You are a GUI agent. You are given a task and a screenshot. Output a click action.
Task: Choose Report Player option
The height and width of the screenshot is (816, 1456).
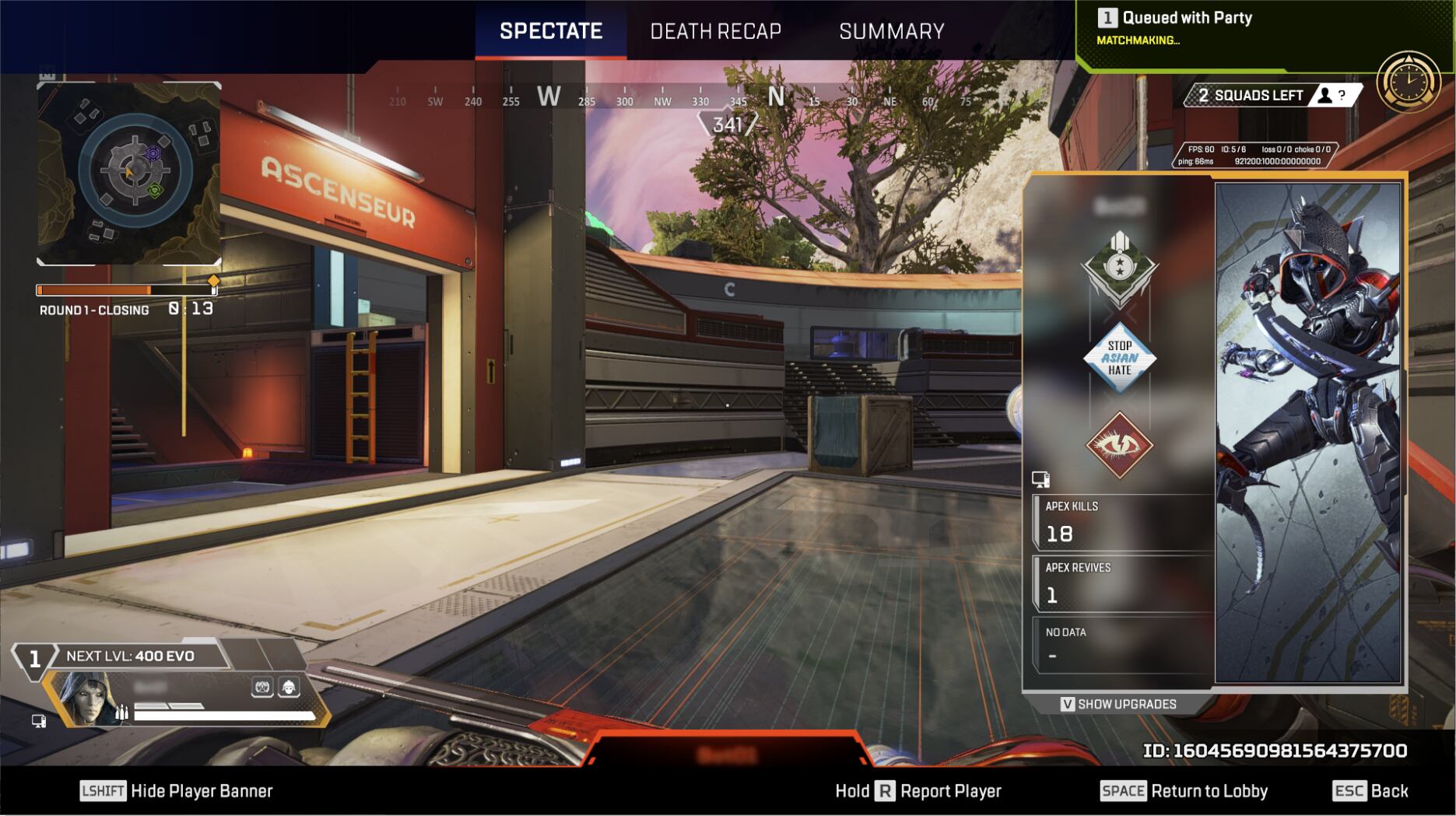pos(918,791)
